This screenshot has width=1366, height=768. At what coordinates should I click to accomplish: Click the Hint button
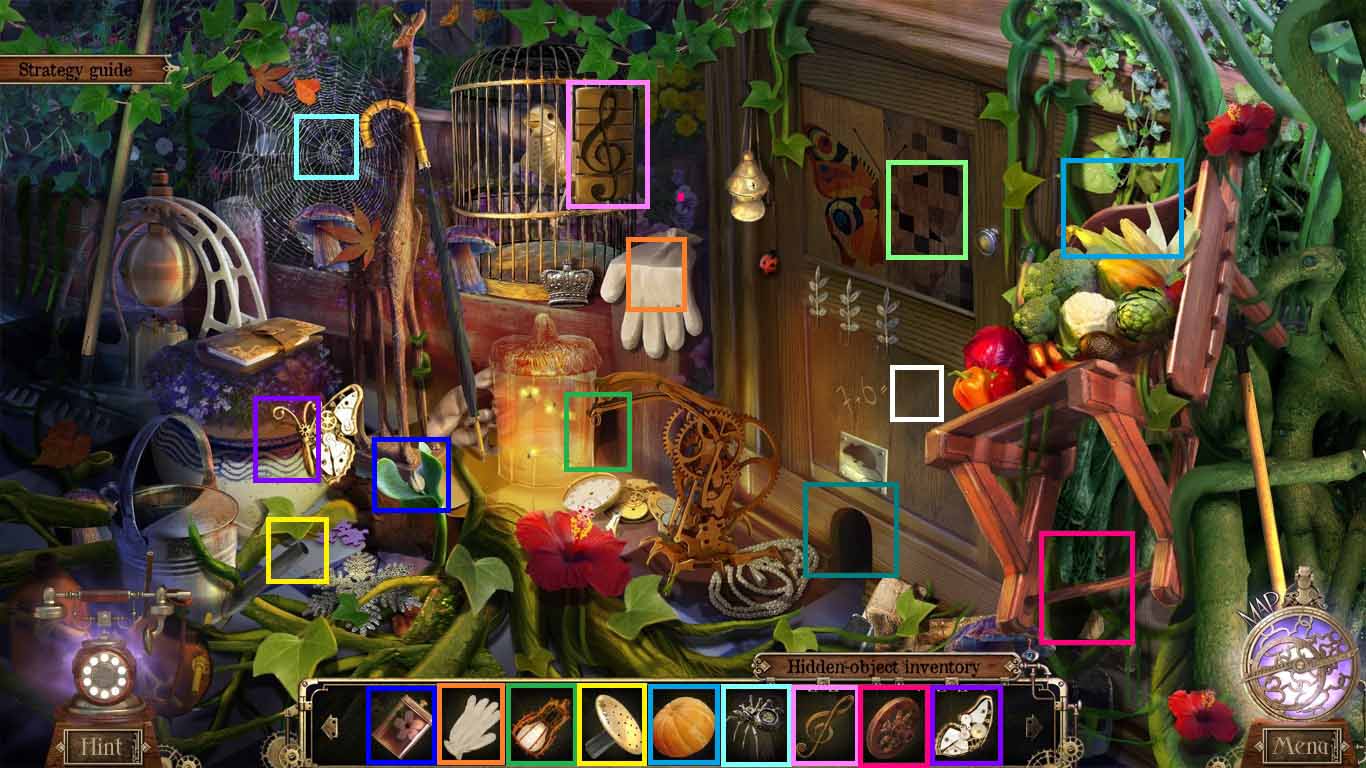pos(103,746)
